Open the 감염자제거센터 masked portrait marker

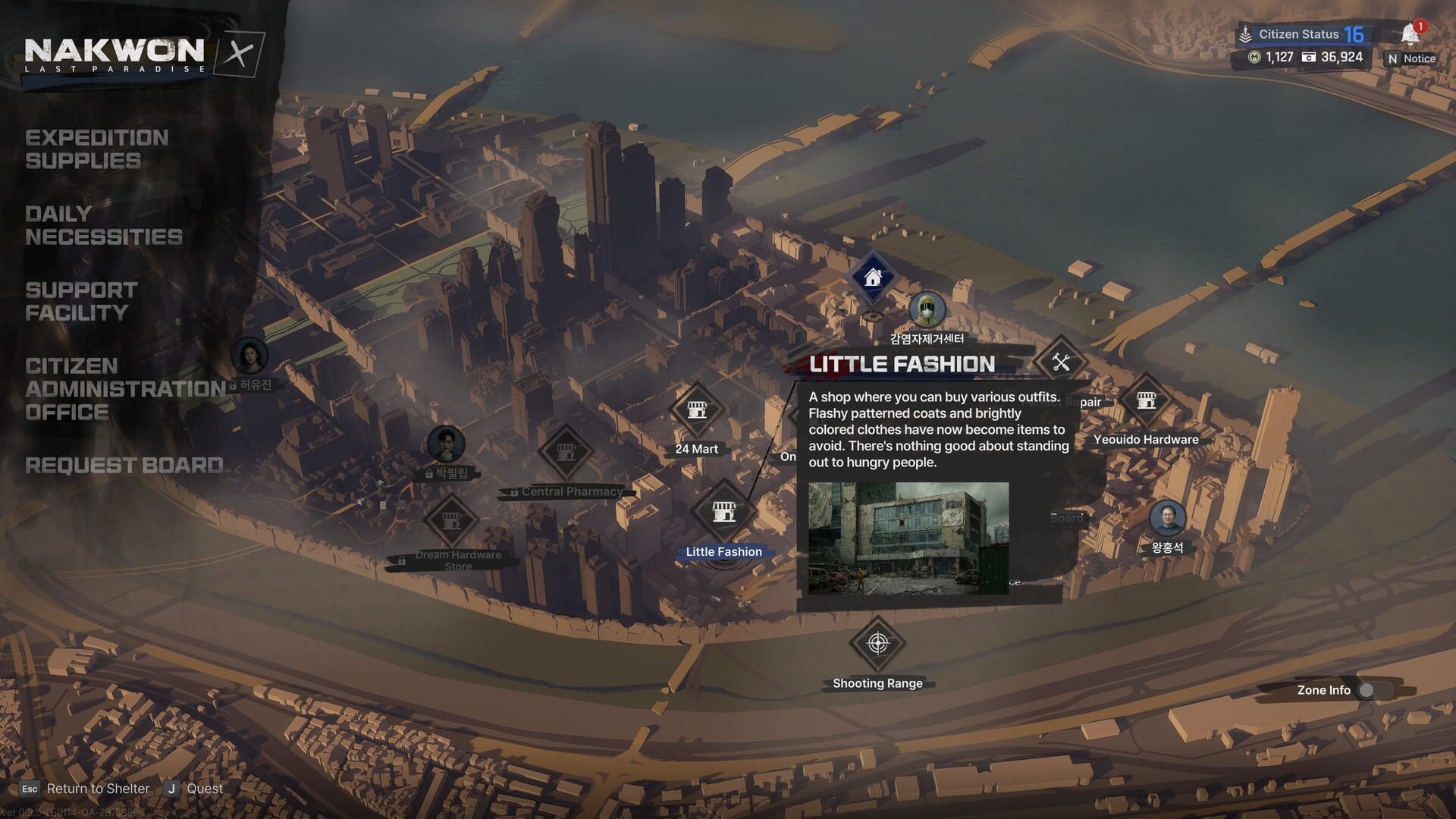point(927,310)
